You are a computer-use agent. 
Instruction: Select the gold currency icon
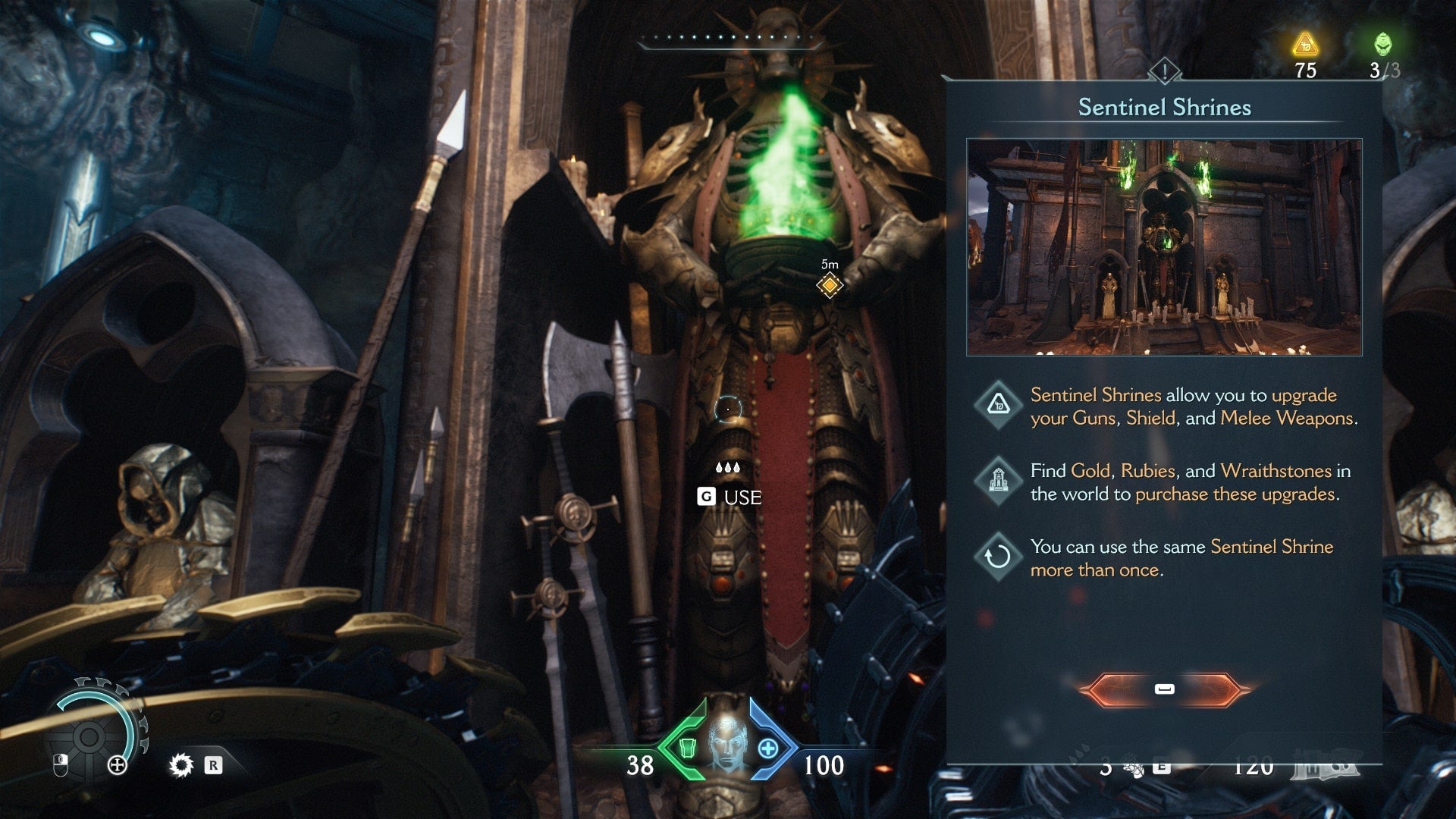point(1305,45)
